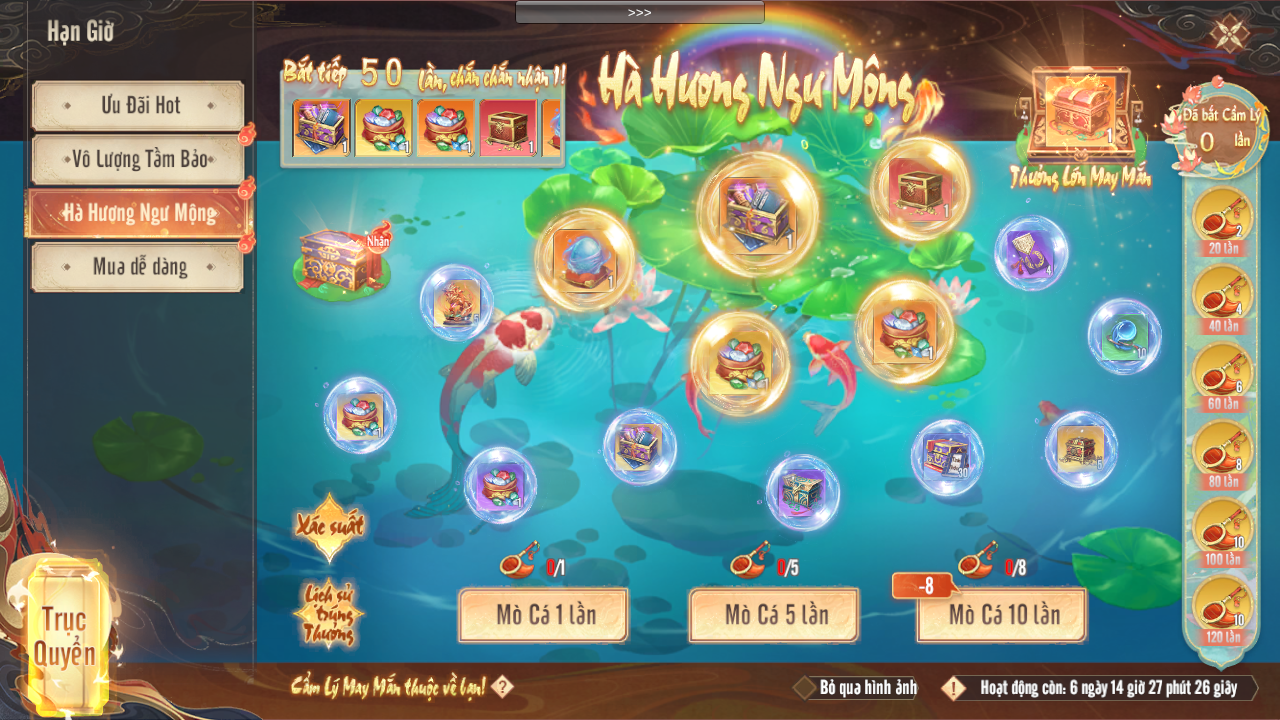Screen dimensions: 1280x720
Task: Activate the Mò Cá 10 lần button
Action: (x=1002, y=614)
